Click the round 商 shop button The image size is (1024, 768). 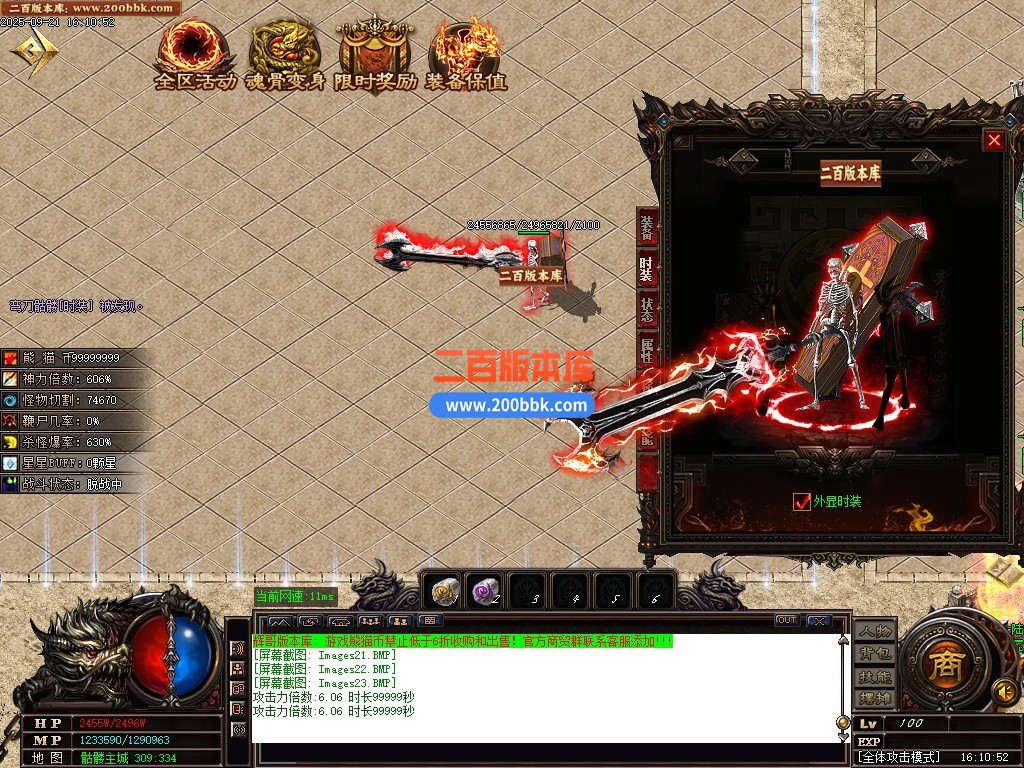(x=943, y=667)
